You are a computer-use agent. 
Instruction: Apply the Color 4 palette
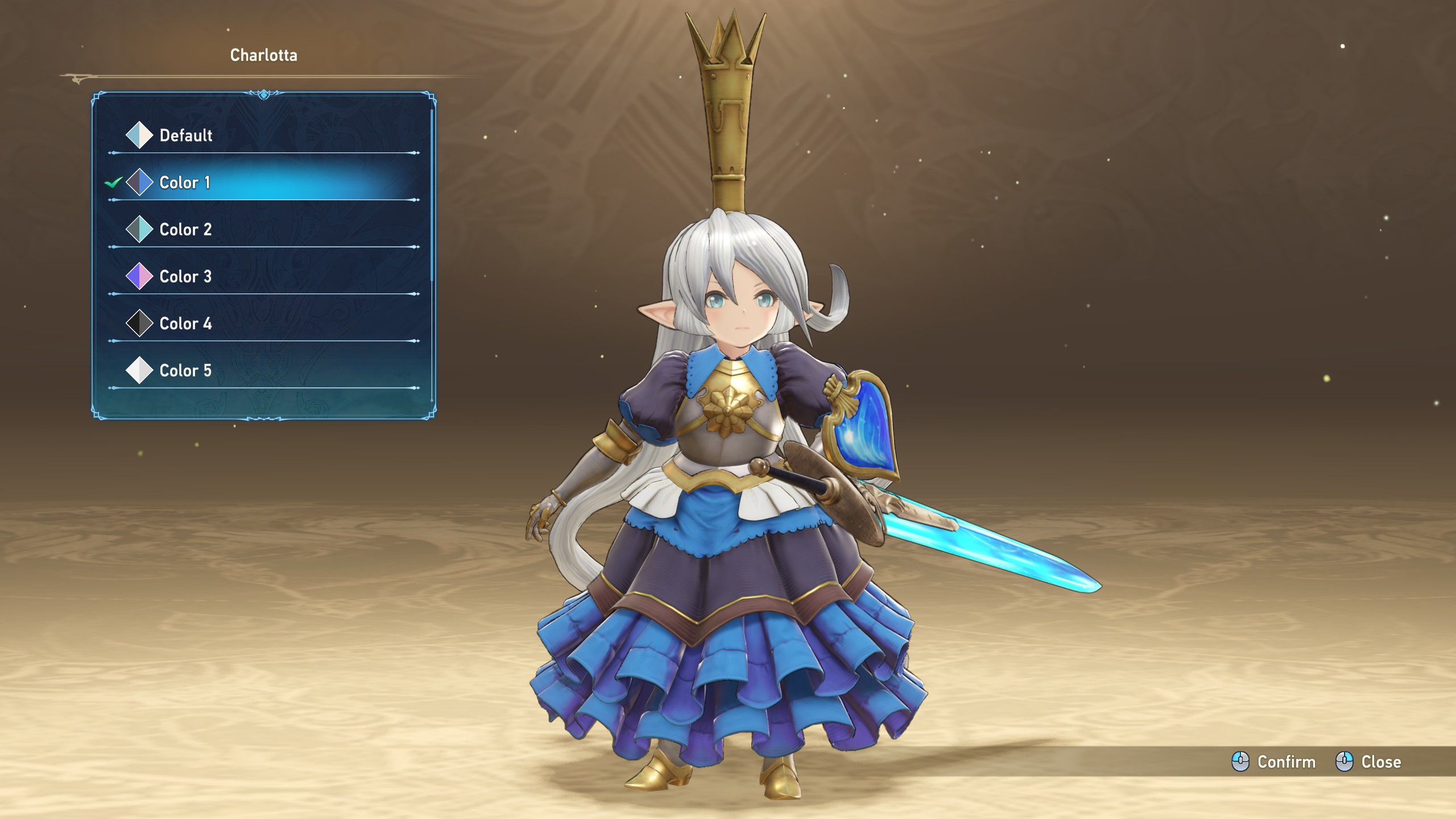(185, 324)
